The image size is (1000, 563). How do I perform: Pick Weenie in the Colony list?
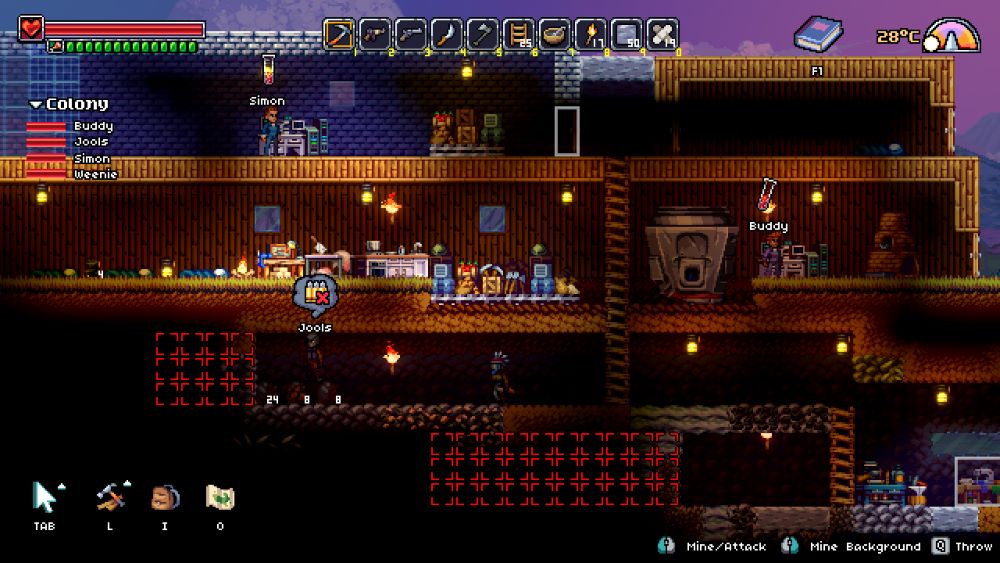pyautogui.click(x=94, y=175)
